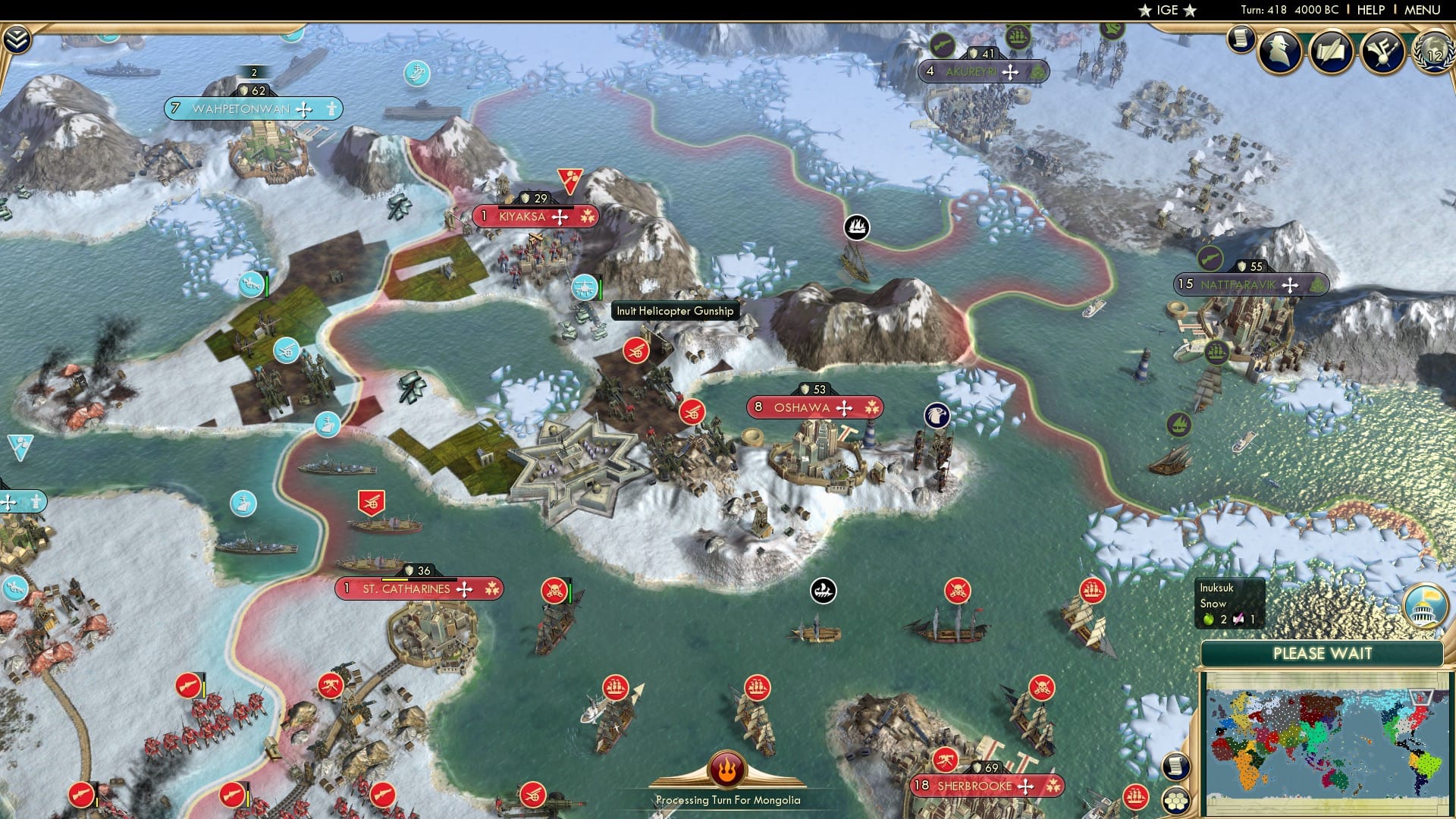The width and height of the screenshot is (1456, 819).
Task: Click the eagle unit icon east of Oshawa
Action: 938,414
